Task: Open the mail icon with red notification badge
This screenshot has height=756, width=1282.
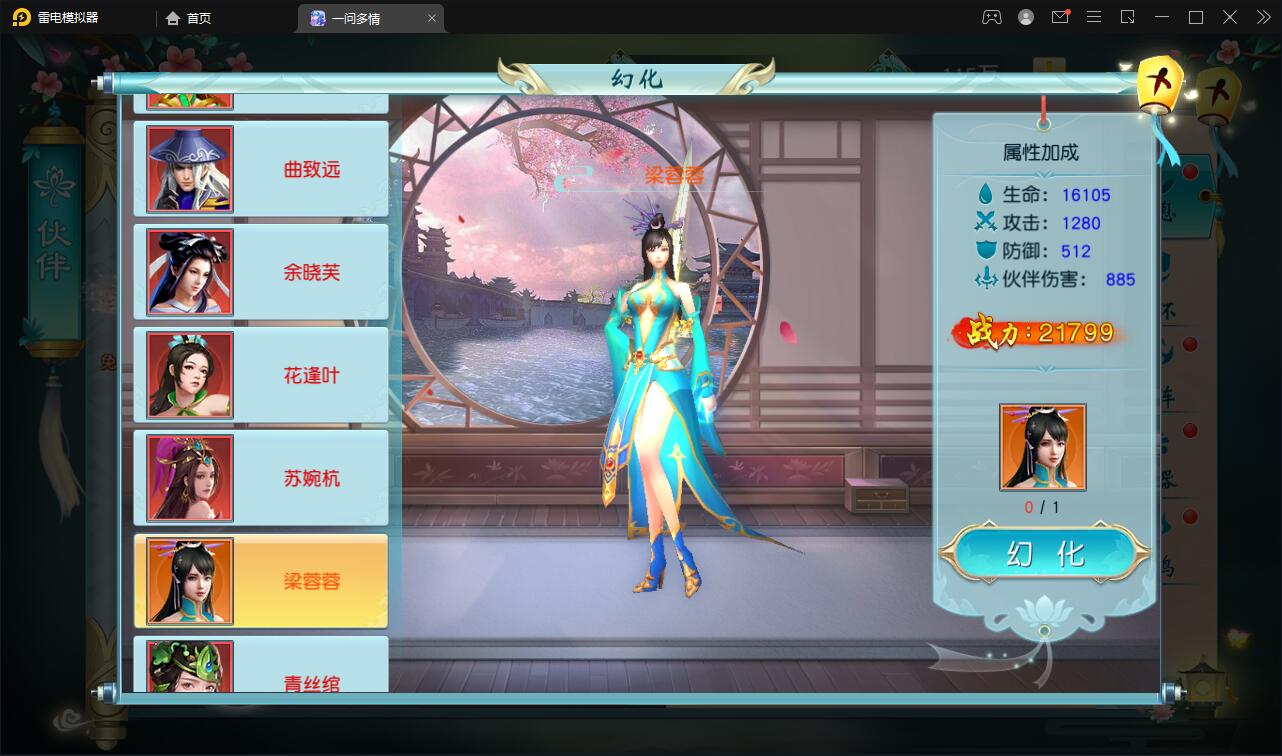Action: pos(1060,17)
